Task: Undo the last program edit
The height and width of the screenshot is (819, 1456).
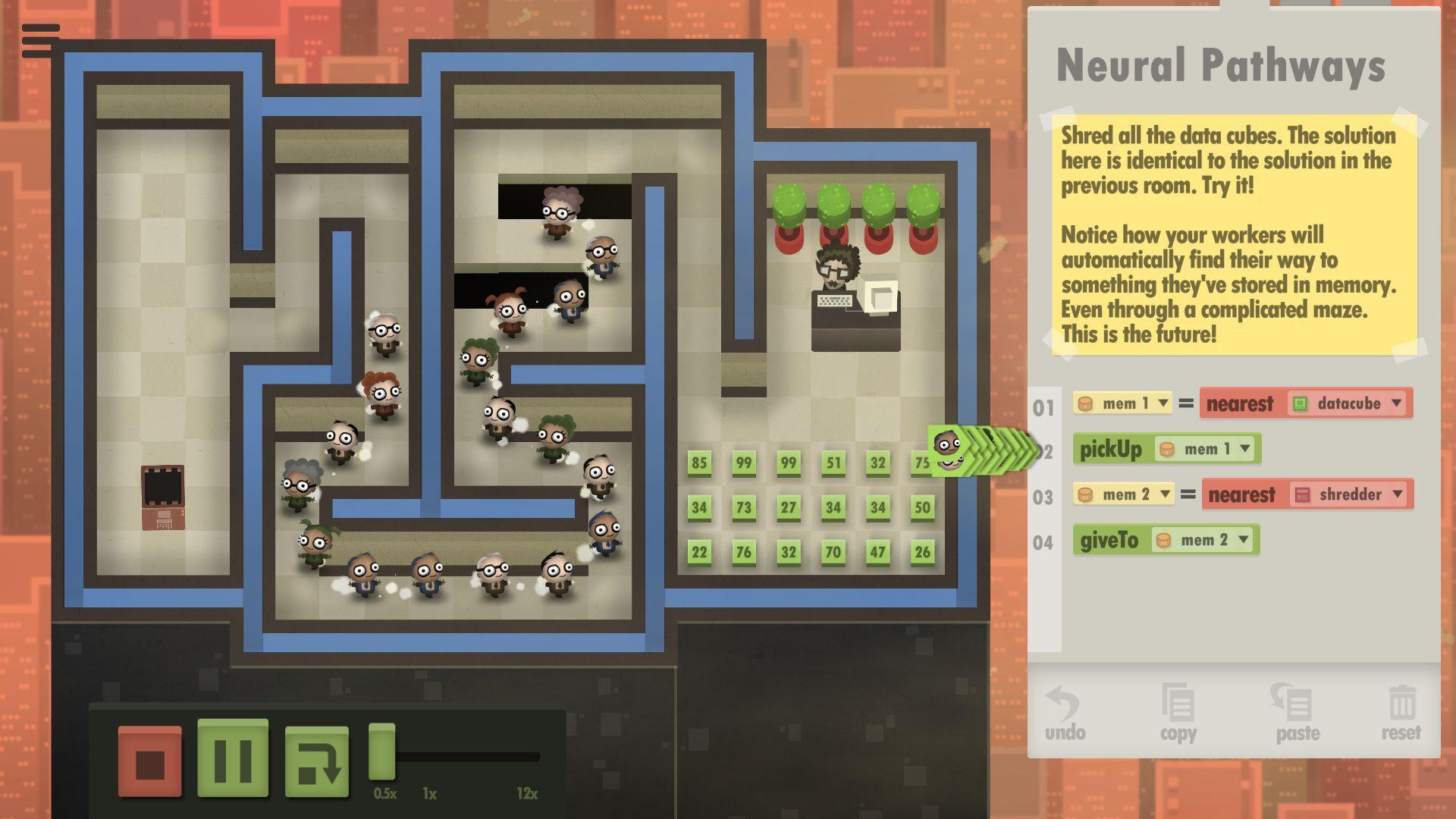Action: 1065,714
